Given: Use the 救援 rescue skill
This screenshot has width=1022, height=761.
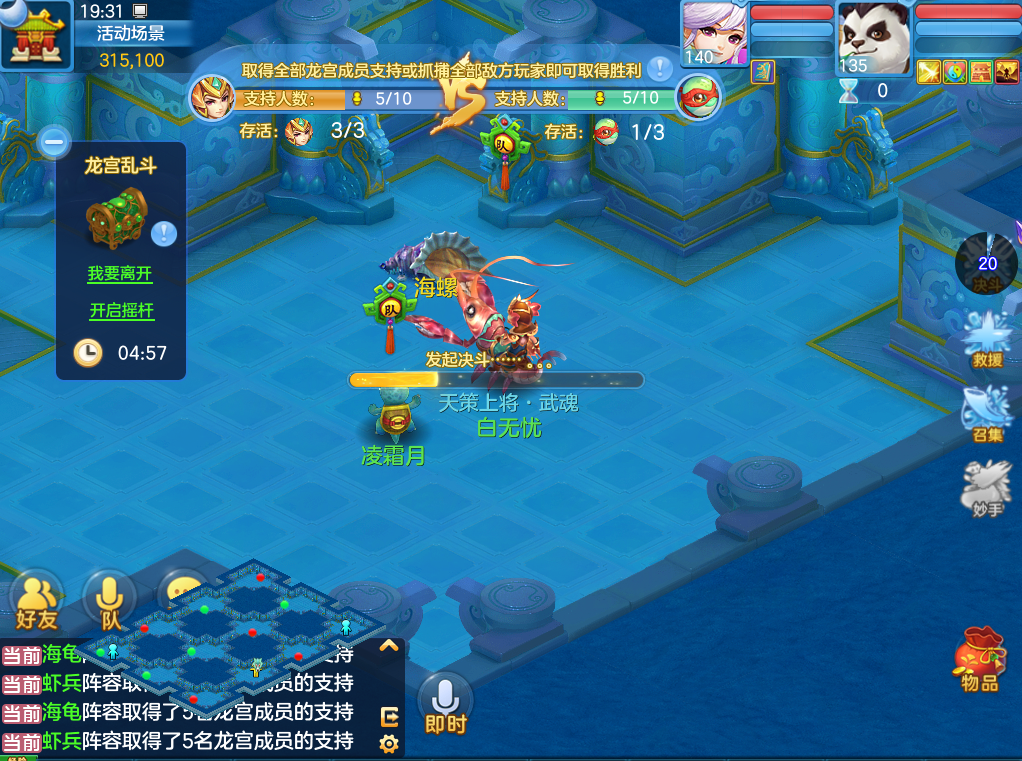Looking at the screenshot, I should 986,338.
